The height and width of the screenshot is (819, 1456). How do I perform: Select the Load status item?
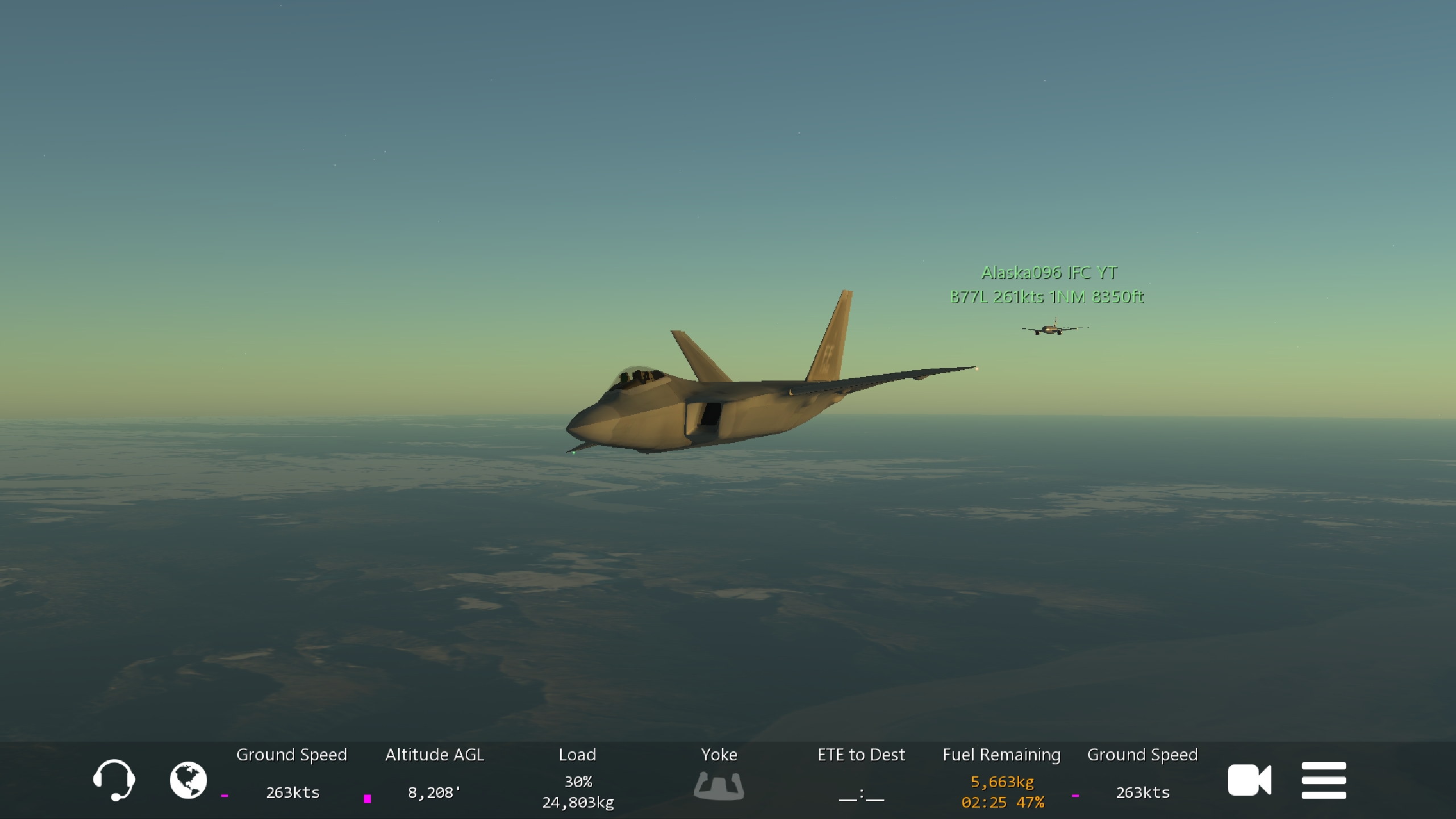(x=577, y=777)
